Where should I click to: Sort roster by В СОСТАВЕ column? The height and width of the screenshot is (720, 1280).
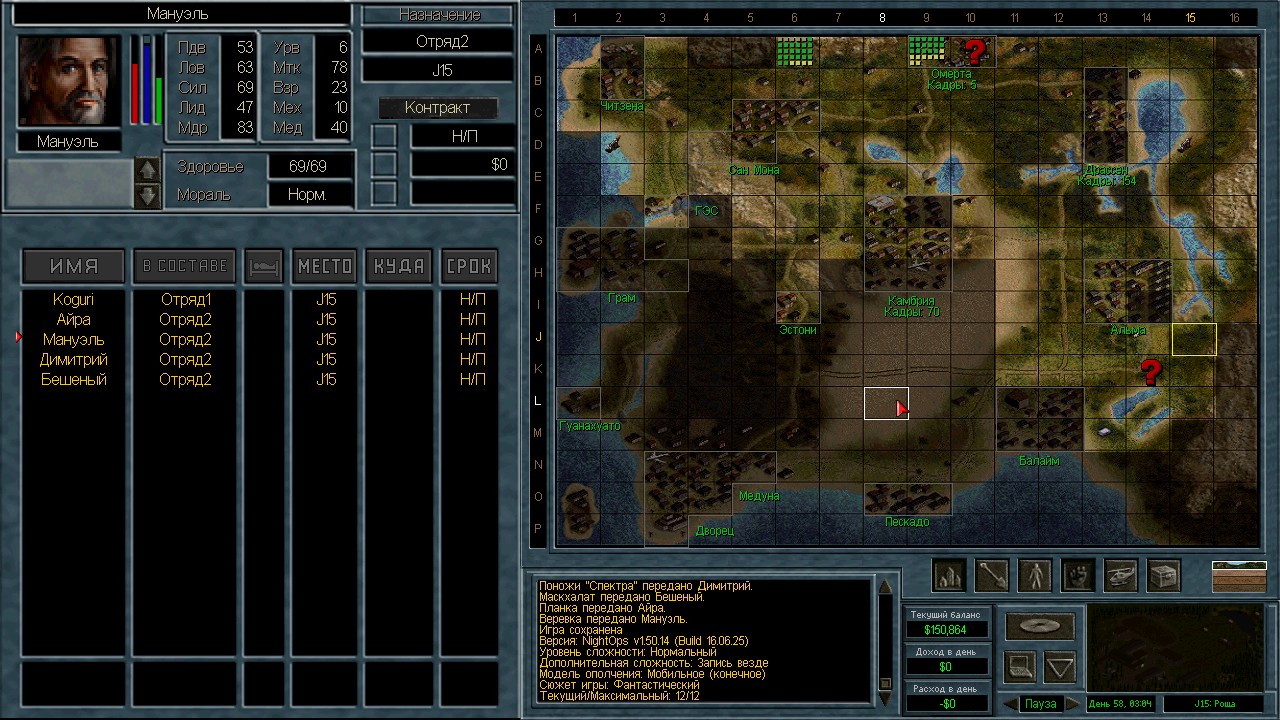click(x=185, y=266)
